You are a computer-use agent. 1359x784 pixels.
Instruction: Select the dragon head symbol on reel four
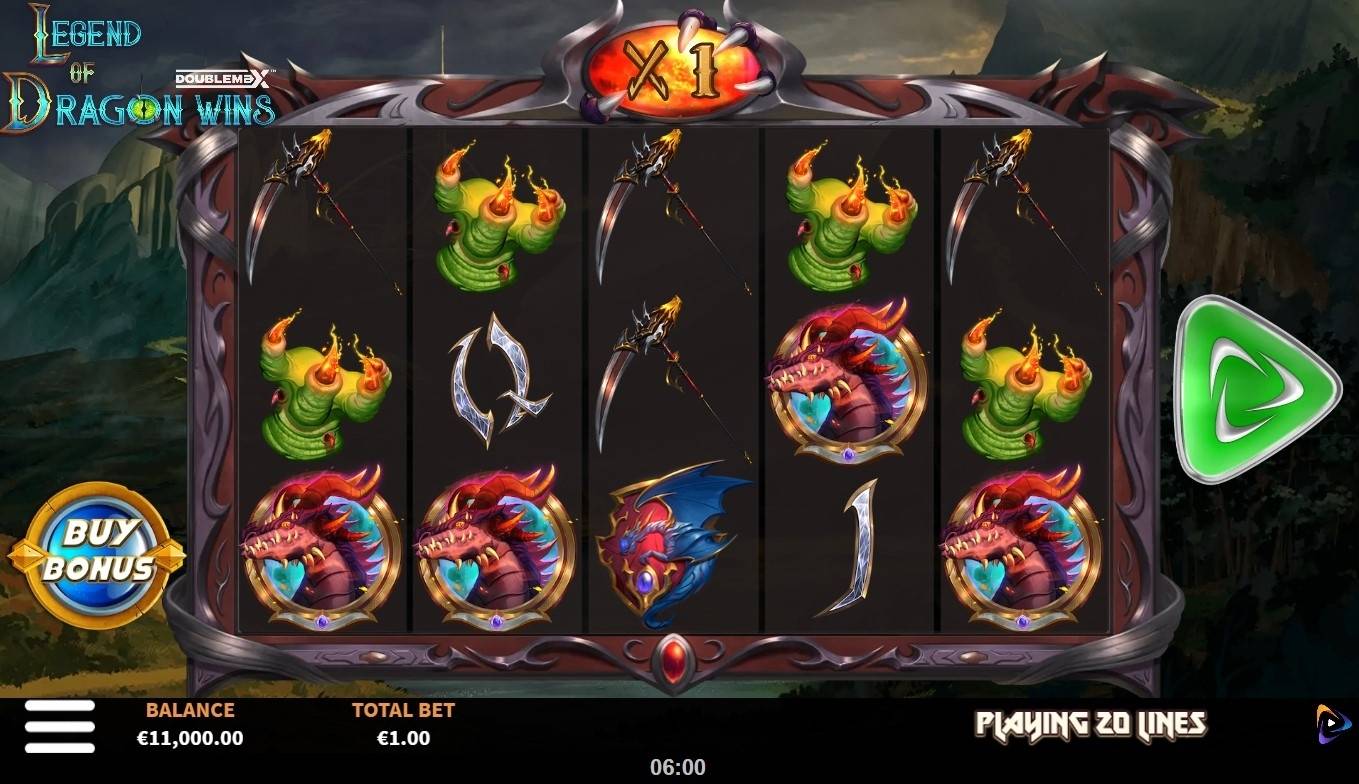pos(845,380)
